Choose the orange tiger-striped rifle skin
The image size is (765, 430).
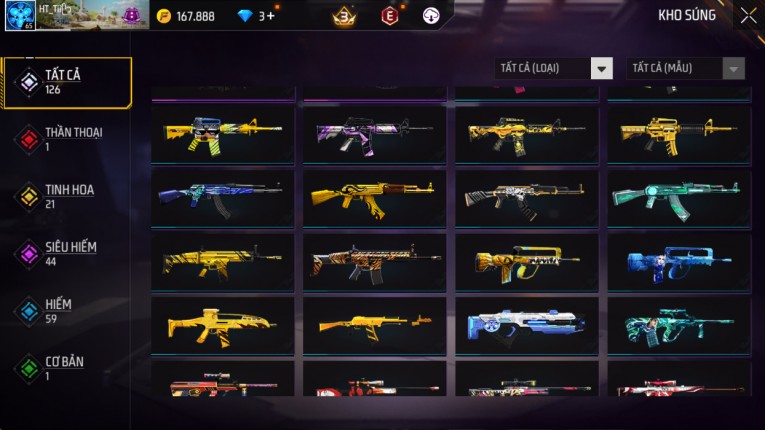coord(375,262)
